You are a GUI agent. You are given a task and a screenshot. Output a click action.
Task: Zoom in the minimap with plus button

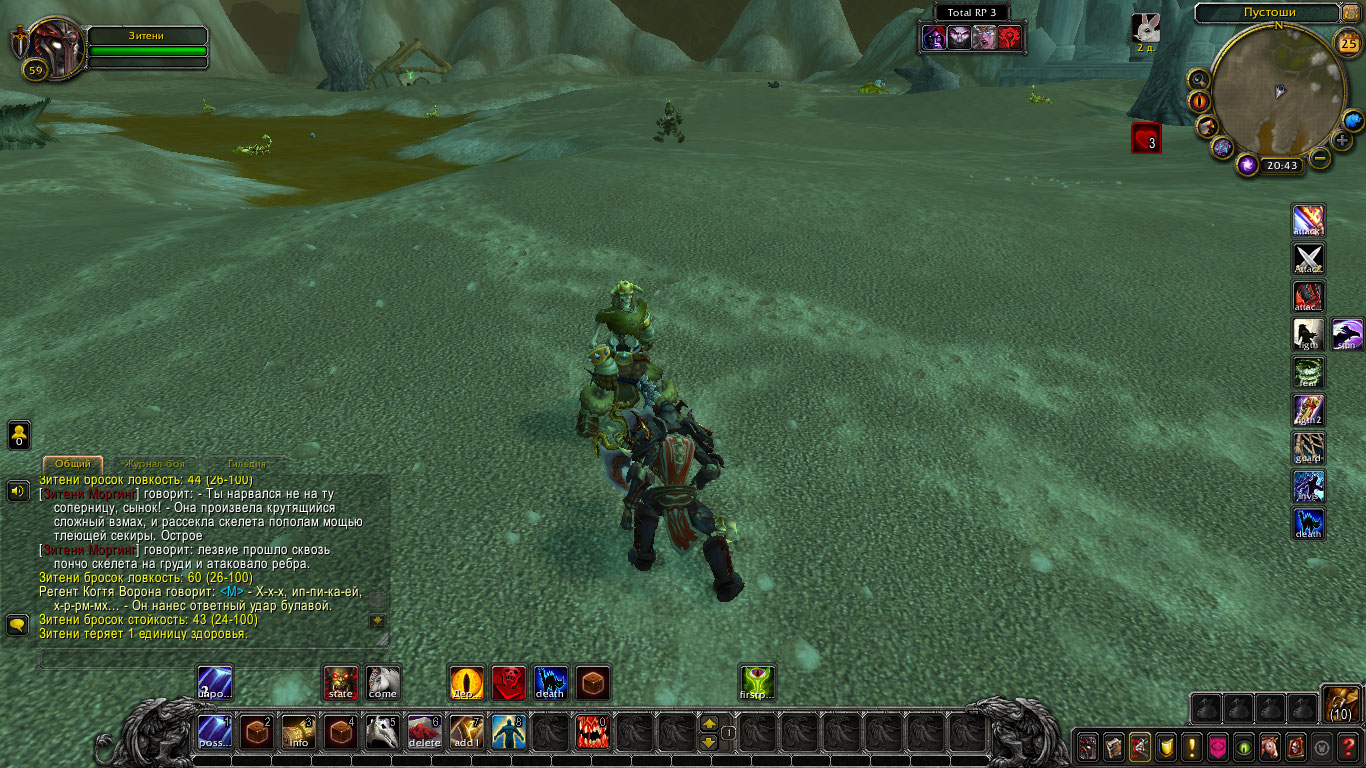pyautogui.click(x=1342, y=141)
